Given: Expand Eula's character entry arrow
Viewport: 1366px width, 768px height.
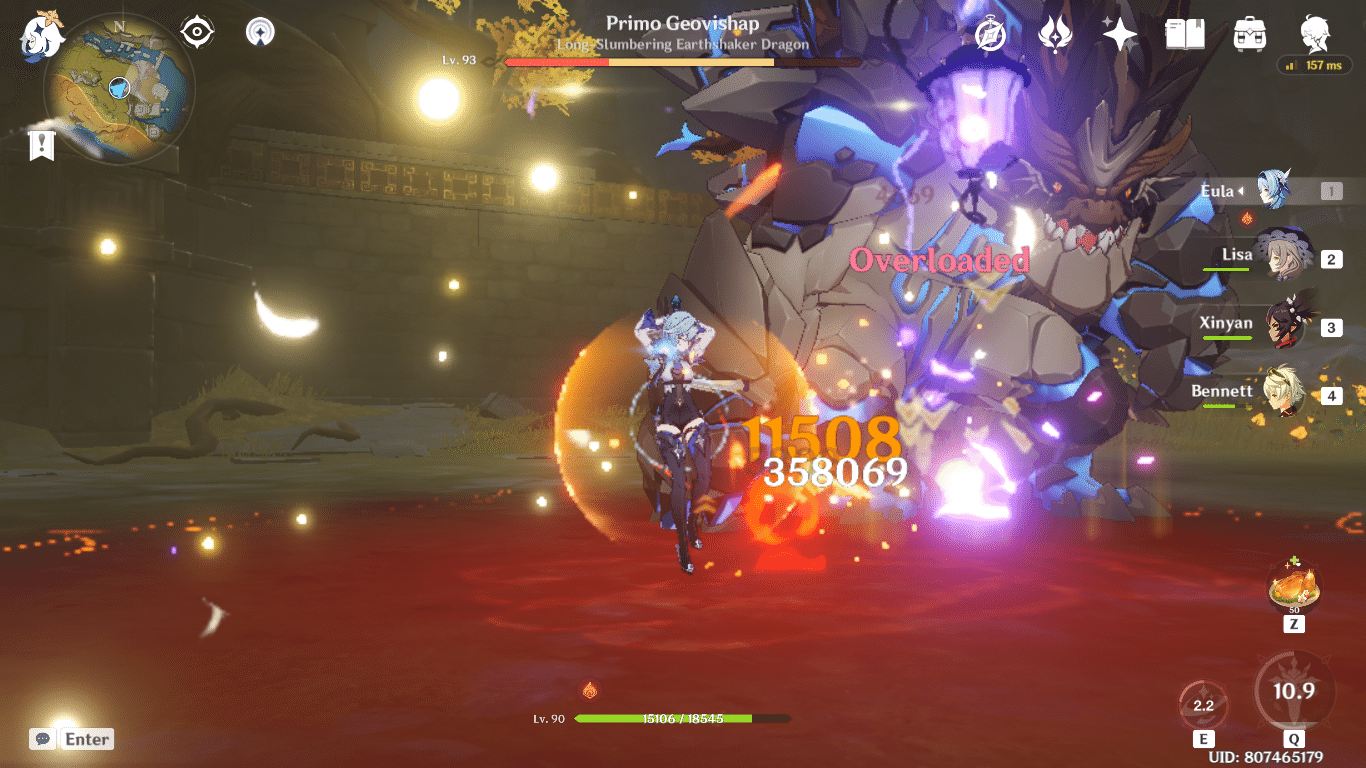Looking at the screenshot, I should pos(1243,191).
